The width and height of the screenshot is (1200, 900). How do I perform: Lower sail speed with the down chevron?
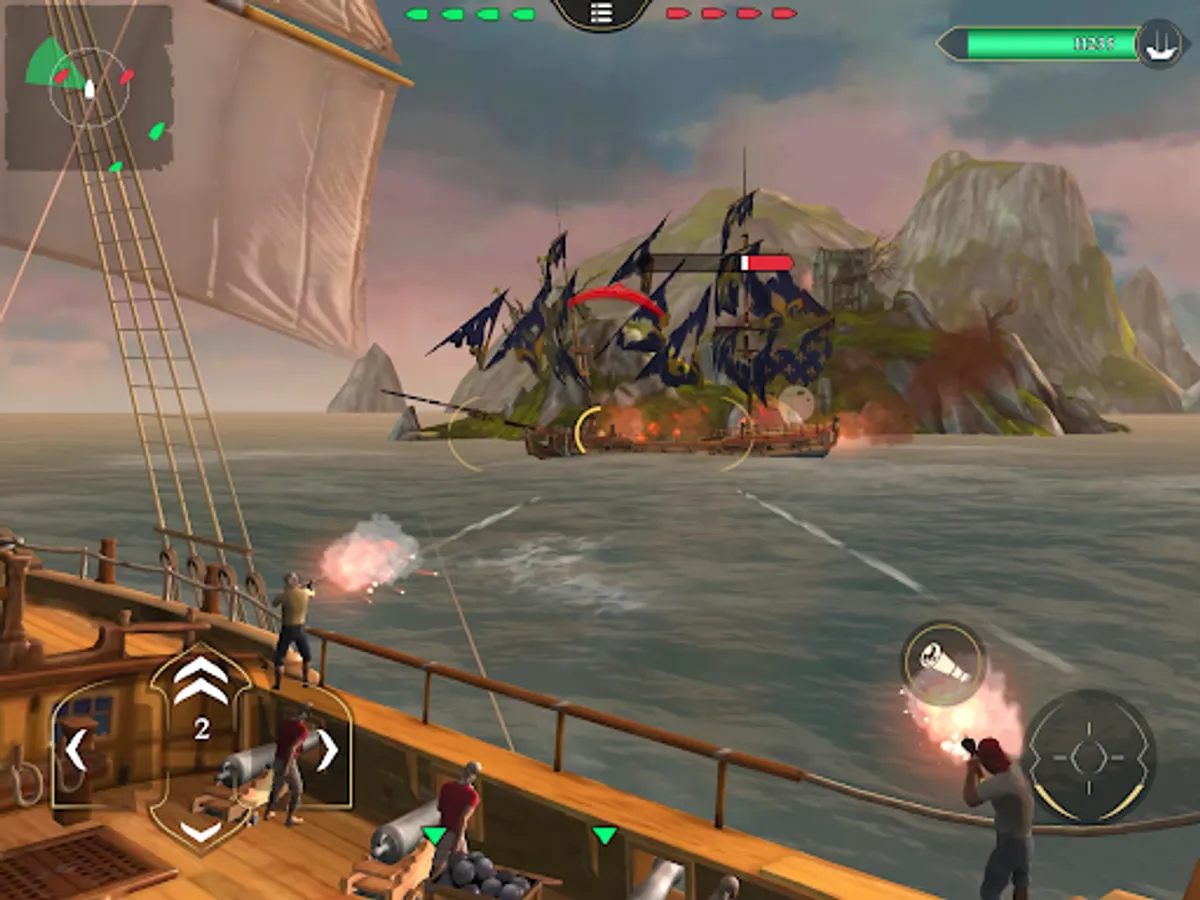tap(201, 830)
